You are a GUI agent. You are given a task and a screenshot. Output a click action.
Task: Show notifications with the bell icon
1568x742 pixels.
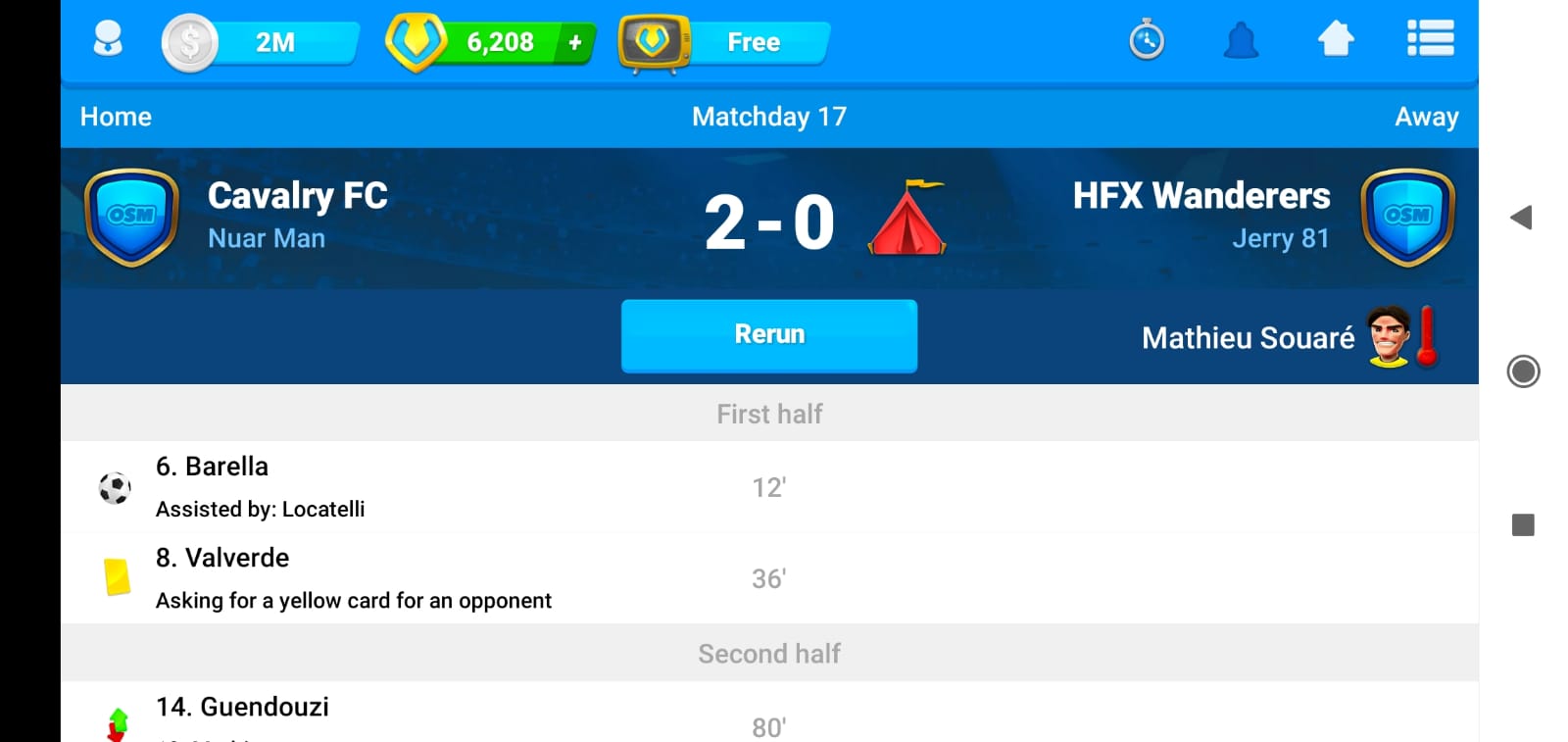point(1241,41)
